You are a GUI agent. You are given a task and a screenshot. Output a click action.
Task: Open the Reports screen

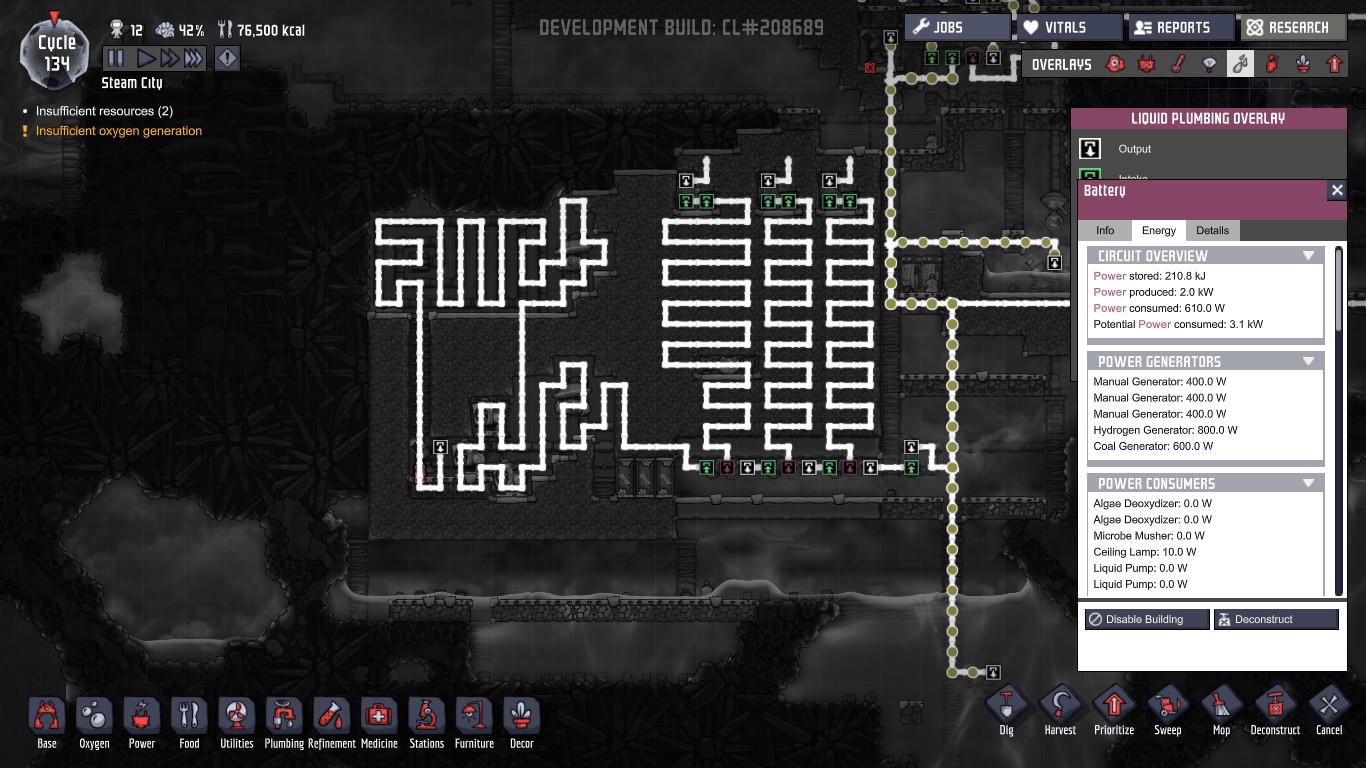point(1180,28)
